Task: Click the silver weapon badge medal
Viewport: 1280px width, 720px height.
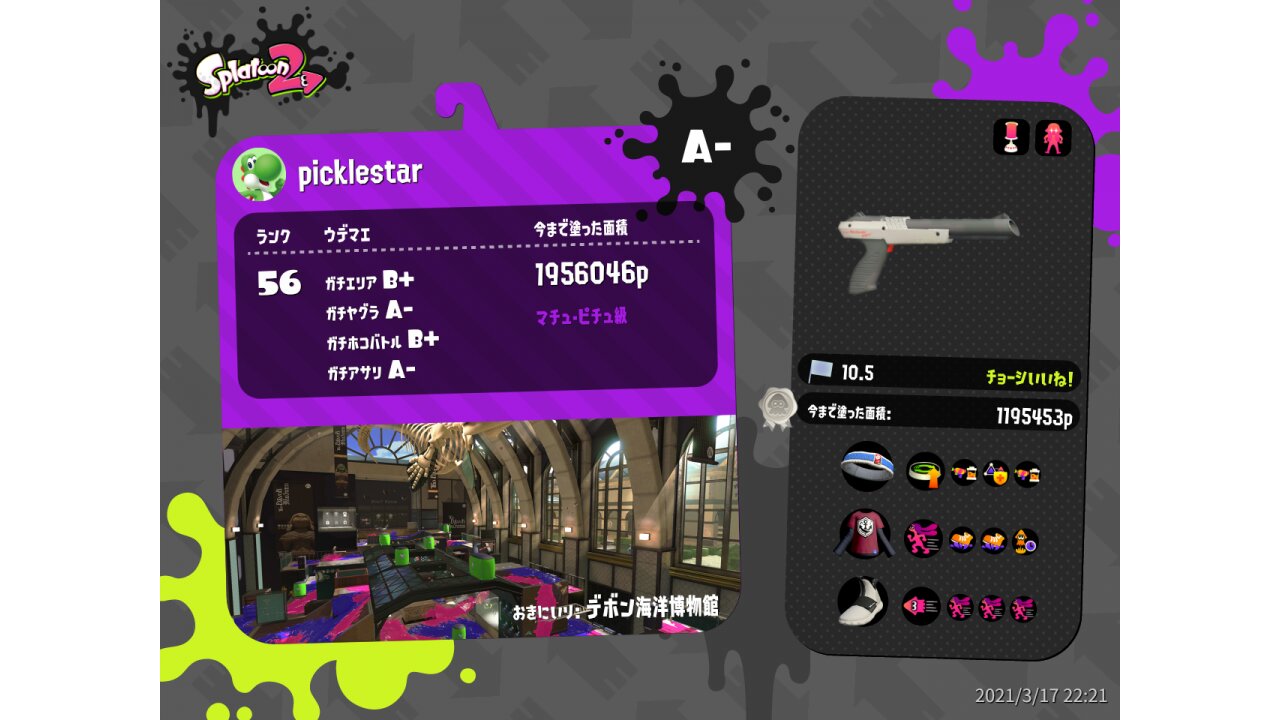Action: click(776, 409)
